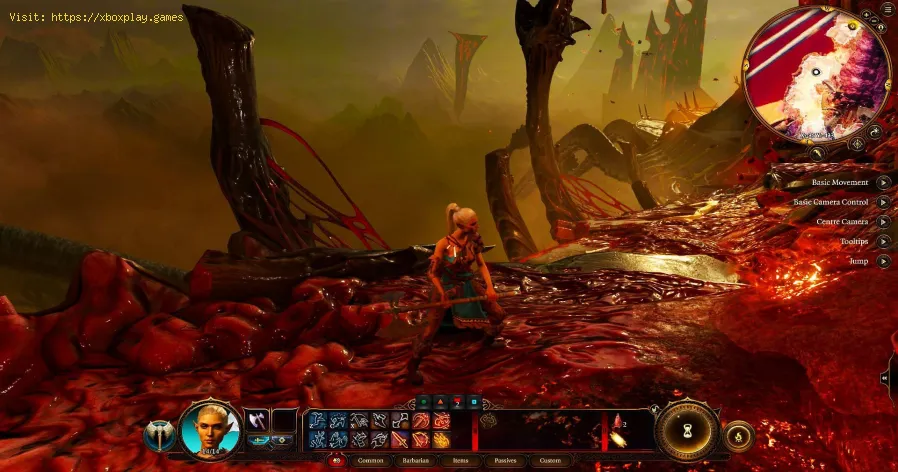
Task: Select the equipped greataxe weapon slot
Action: coord(256,420)
